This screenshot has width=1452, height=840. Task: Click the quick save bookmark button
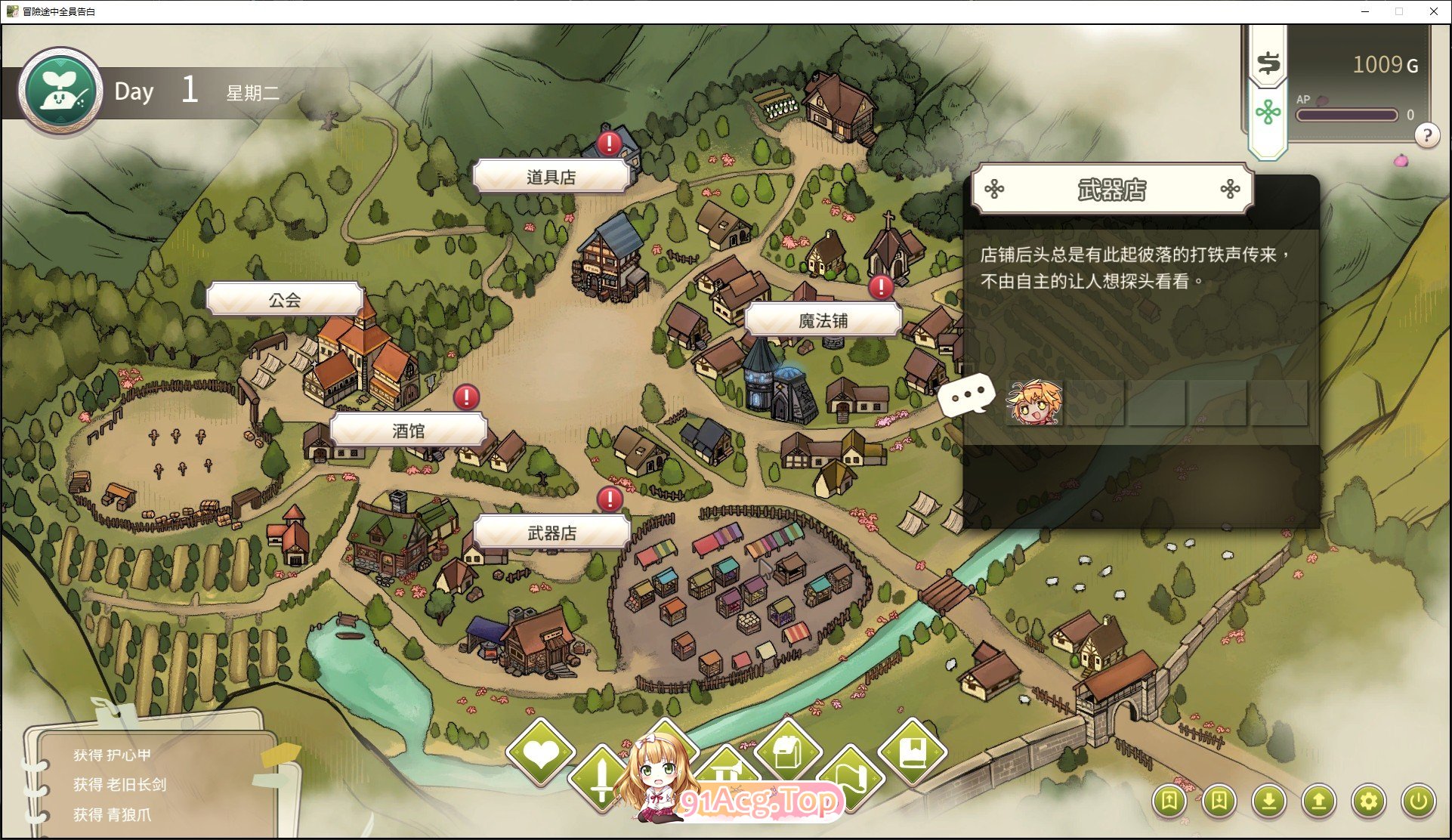[x=1169, y=801]
